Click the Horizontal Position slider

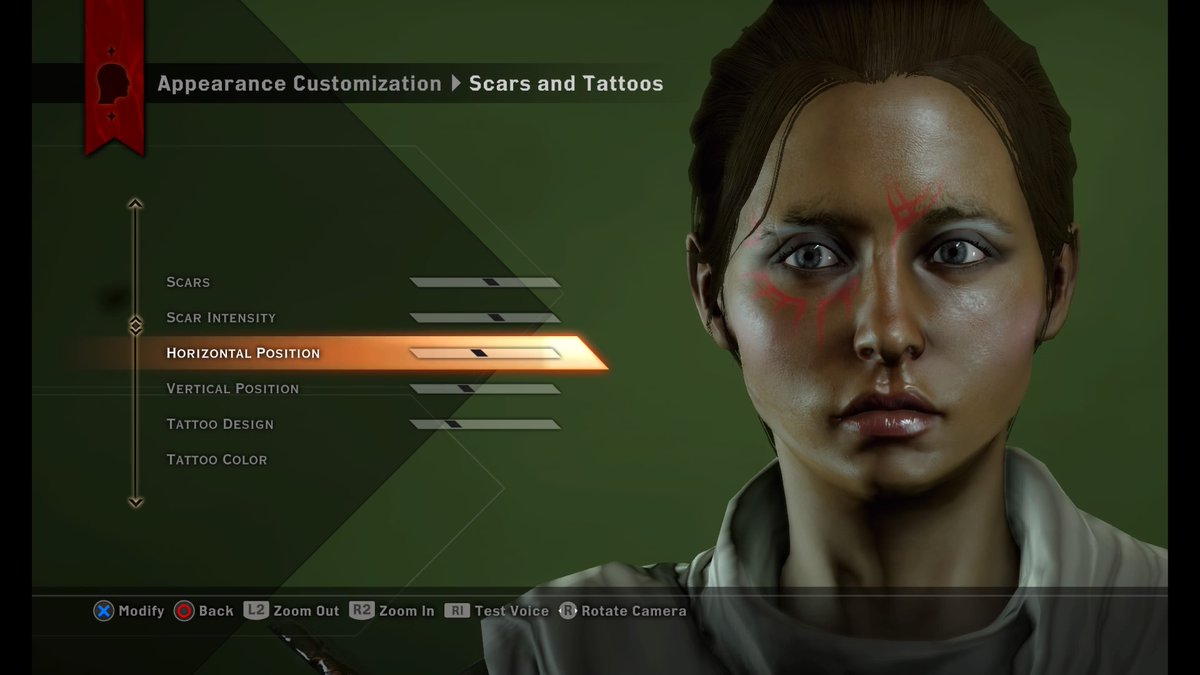pos(485,353)
